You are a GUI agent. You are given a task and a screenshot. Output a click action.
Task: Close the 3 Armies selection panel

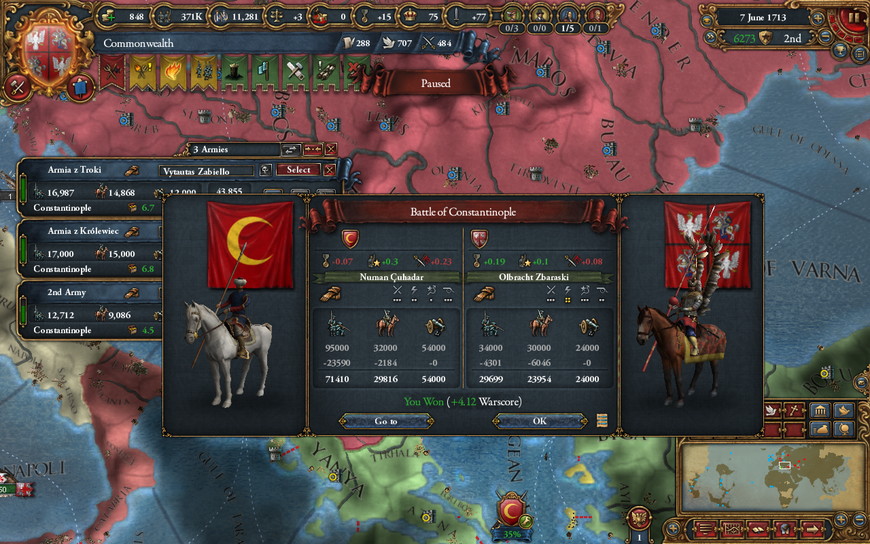point(330,150)
